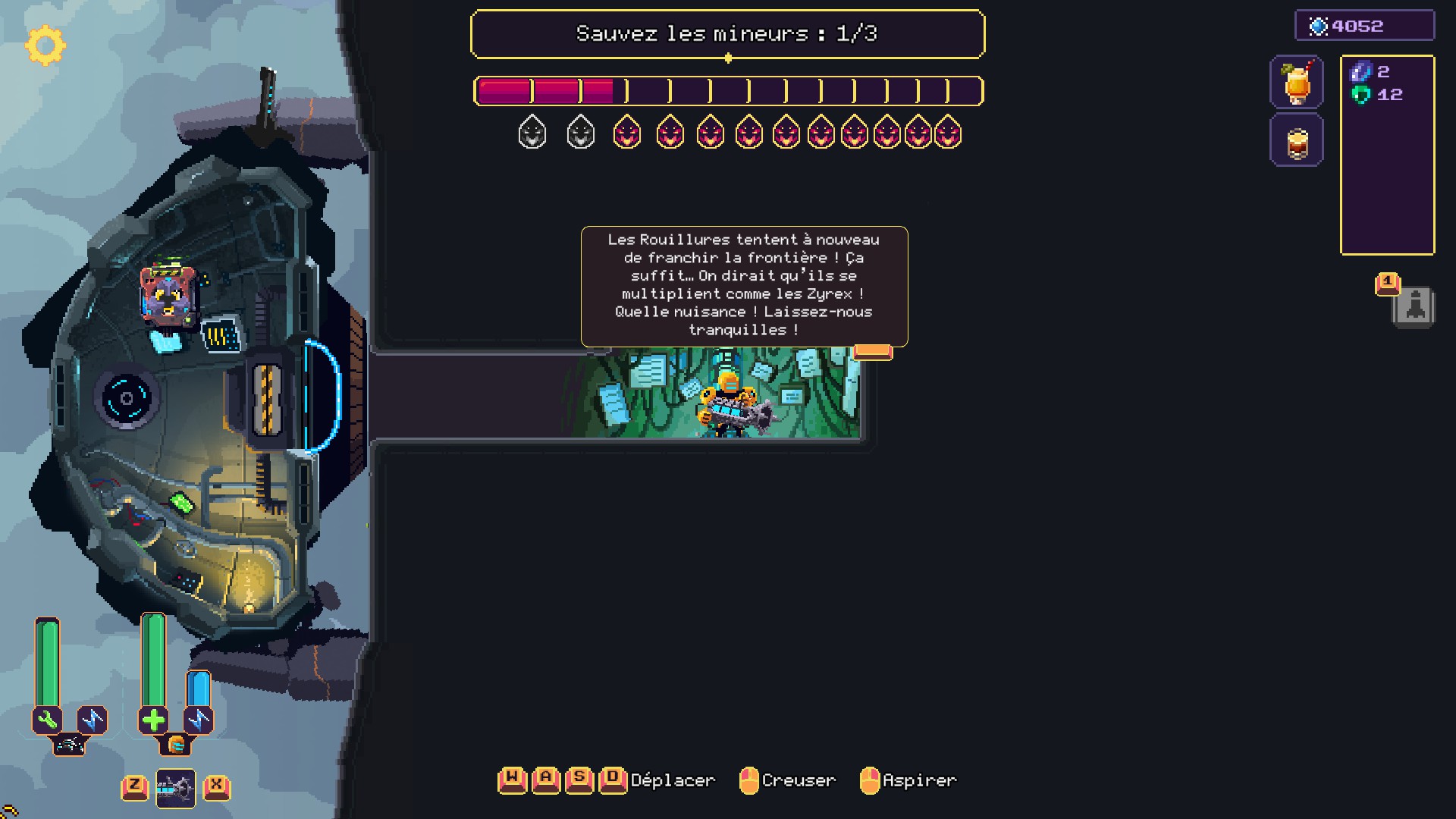Select the orange cocktail drink slot
Screen dimensions: 1456x819
tap(1297, 82)
